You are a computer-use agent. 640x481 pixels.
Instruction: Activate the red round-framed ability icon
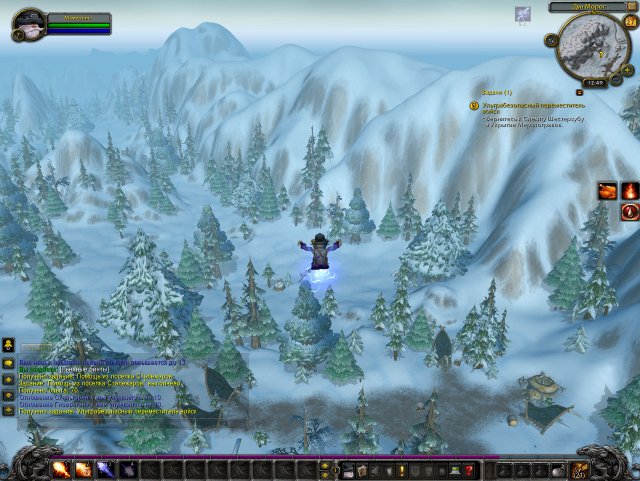pyautogui.click(x=630, y=211)
